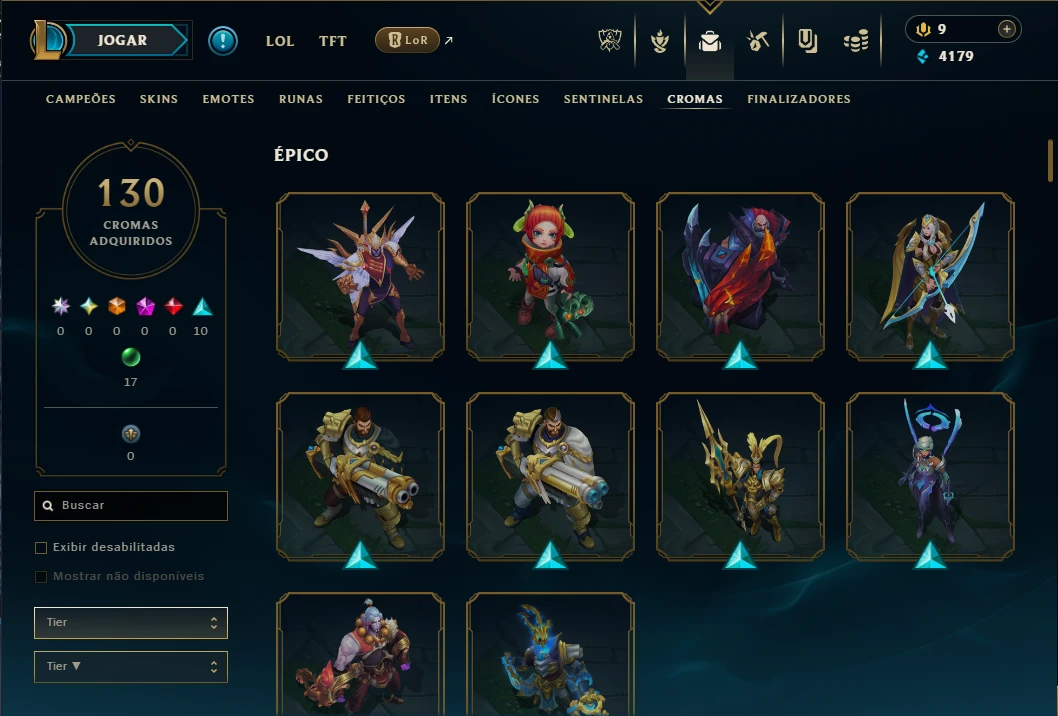The image size is (1058, 716).
Task: Open the coin stack store icon
Action: click(x=855, y=41)
